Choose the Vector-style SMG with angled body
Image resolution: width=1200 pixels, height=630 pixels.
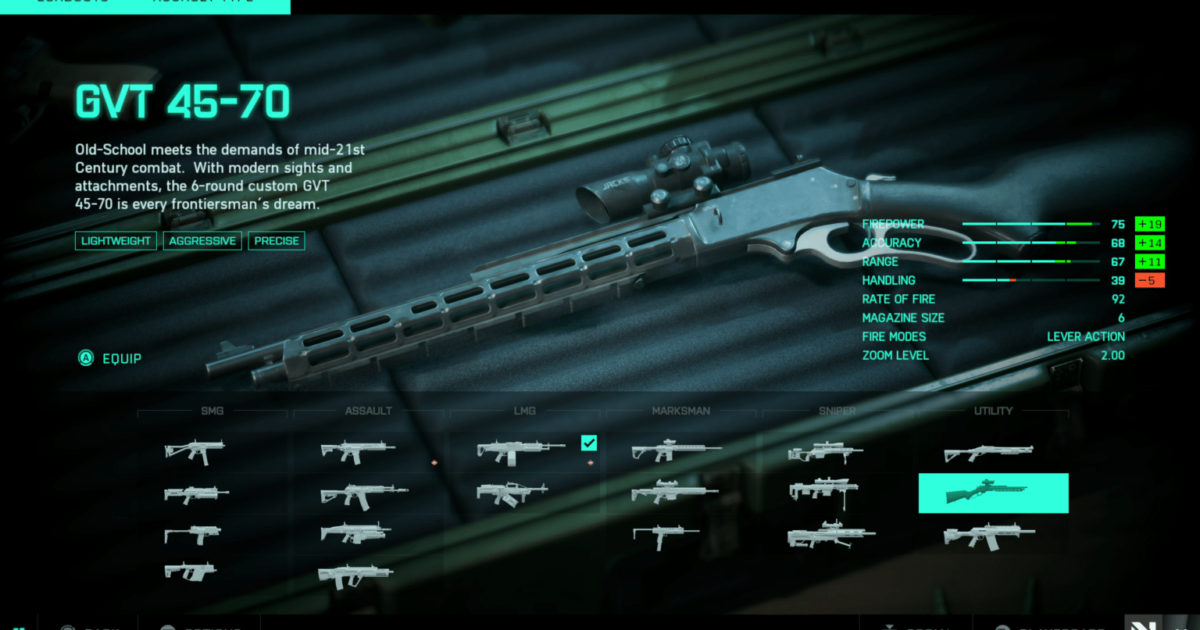(190, 572)
